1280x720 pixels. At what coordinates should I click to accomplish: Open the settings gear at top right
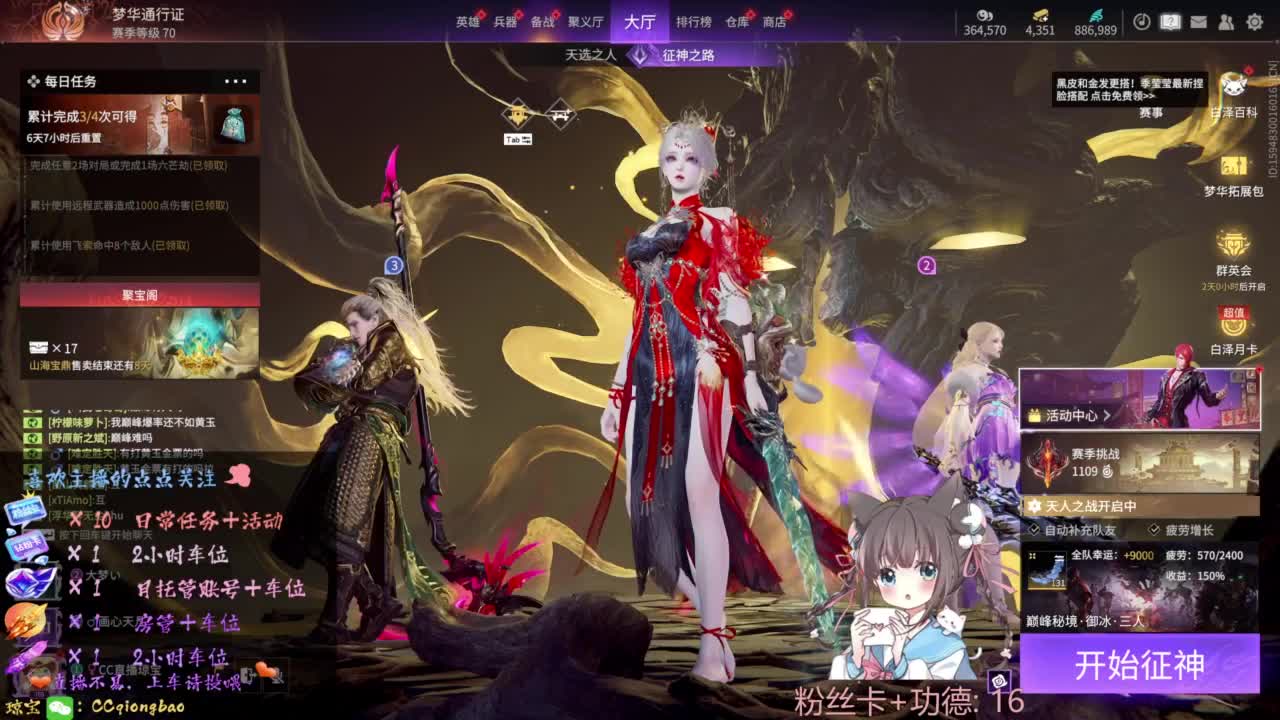point(1254,22)
